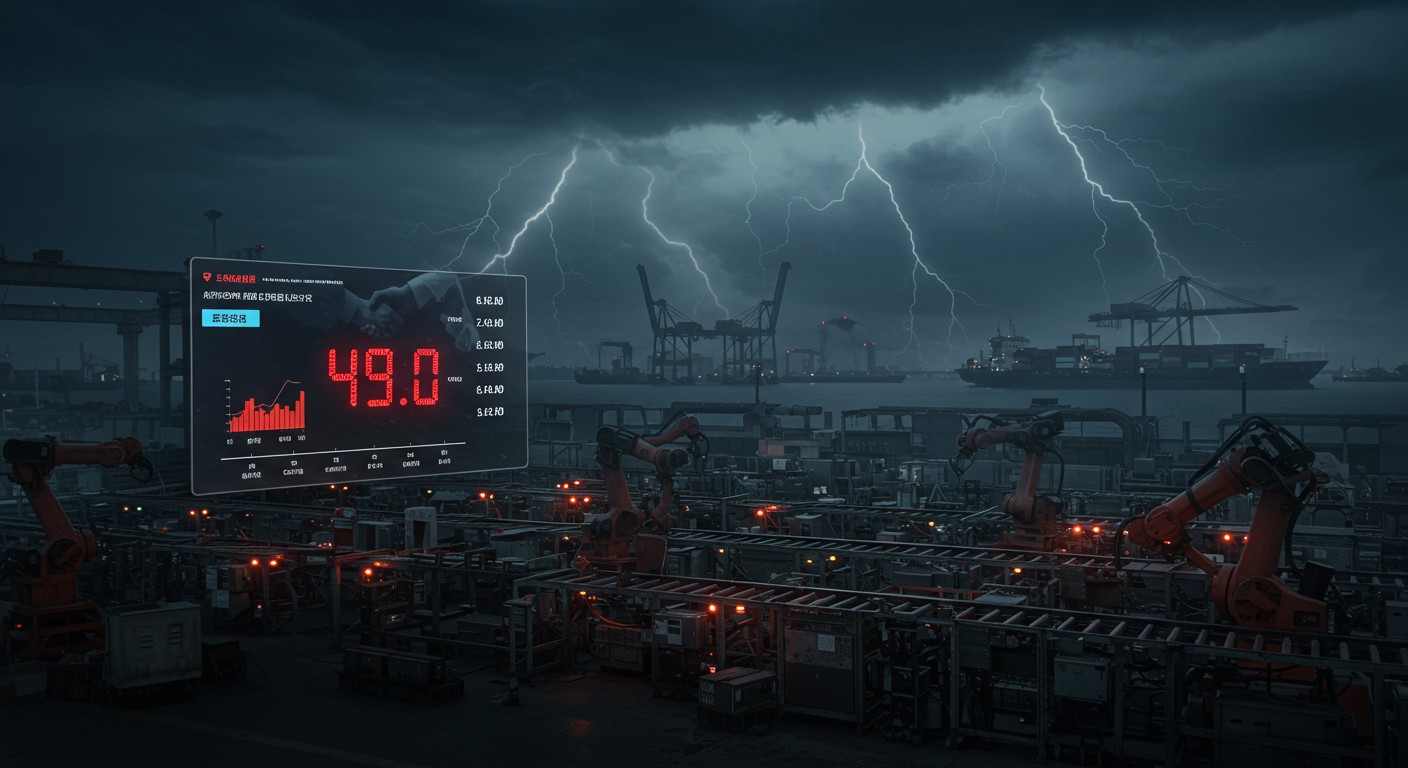
Task: Click the cyan button on the dashboard panel
Action: coord(230,318)
